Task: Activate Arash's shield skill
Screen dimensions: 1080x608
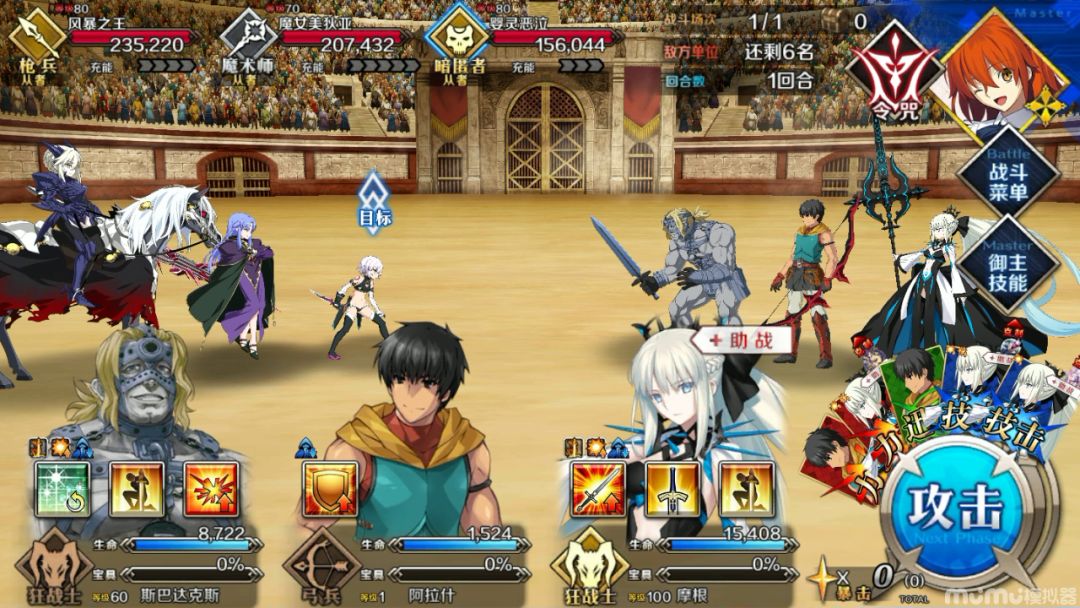Action: click(330, 489)
